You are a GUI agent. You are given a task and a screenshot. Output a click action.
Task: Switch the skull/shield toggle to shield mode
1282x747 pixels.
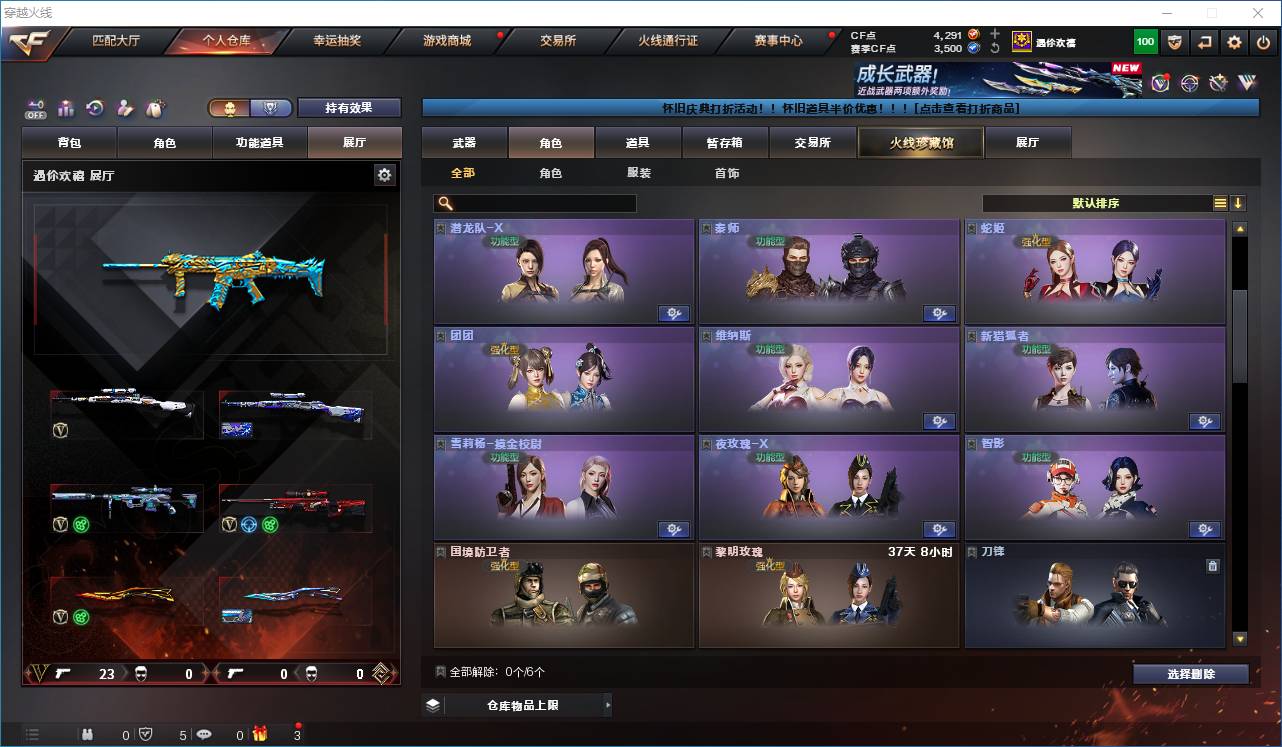click(272, 107)
